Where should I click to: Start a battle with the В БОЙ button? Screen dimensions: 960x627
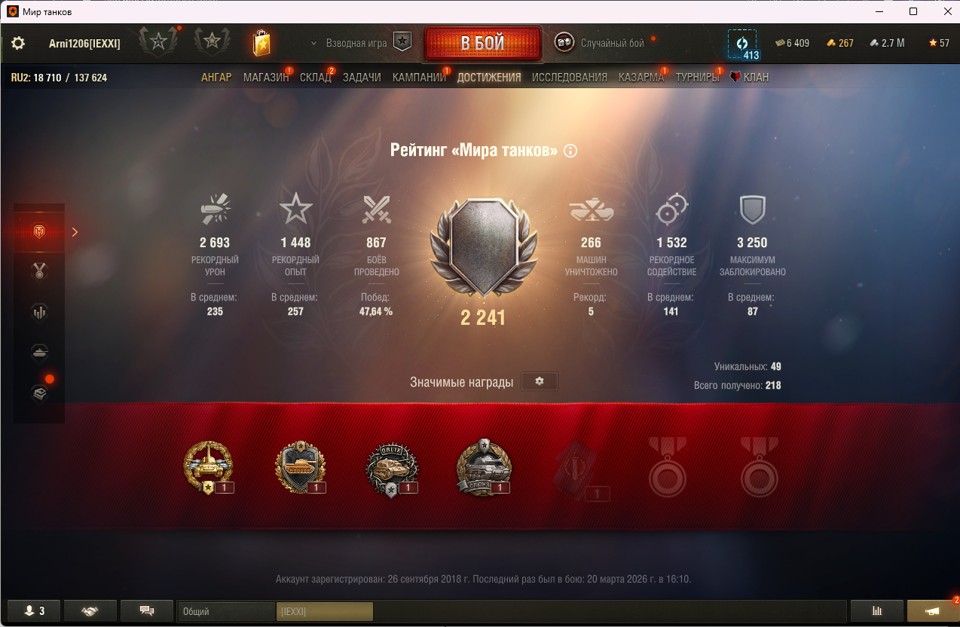(482, 44)
